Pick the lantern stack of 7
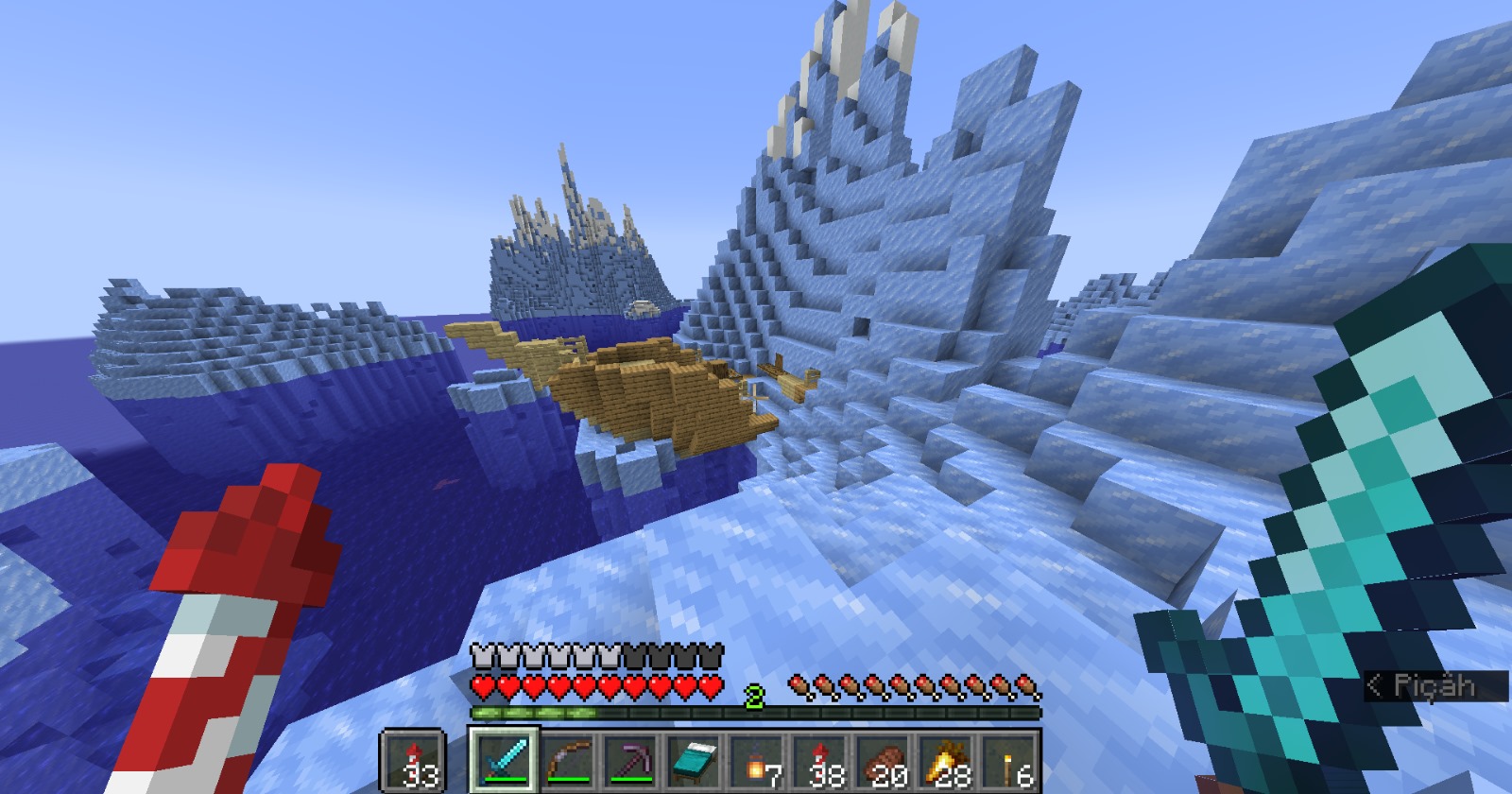The image size is (1512, 794). [x=758, y=760]
